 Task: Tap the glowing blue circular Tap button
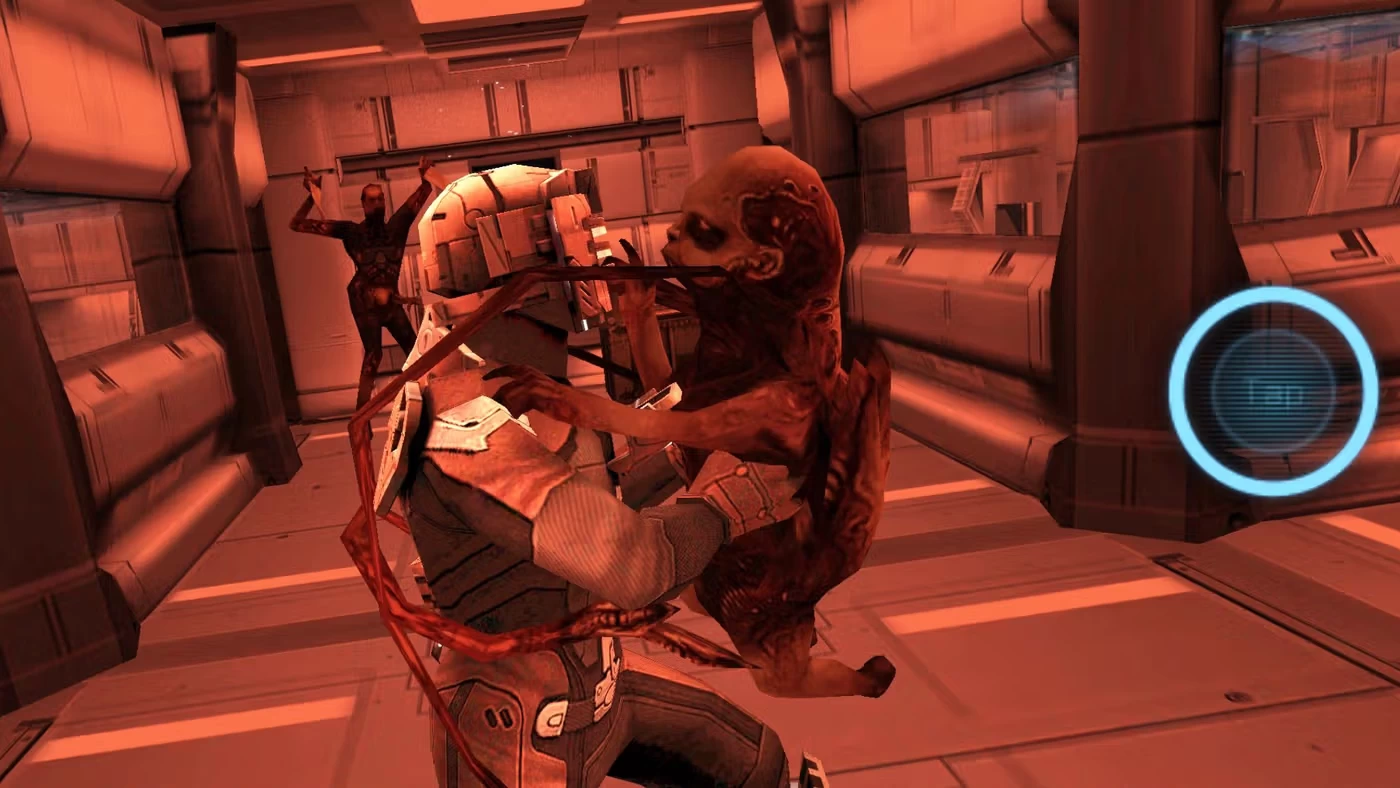[x=1273, y=391]
